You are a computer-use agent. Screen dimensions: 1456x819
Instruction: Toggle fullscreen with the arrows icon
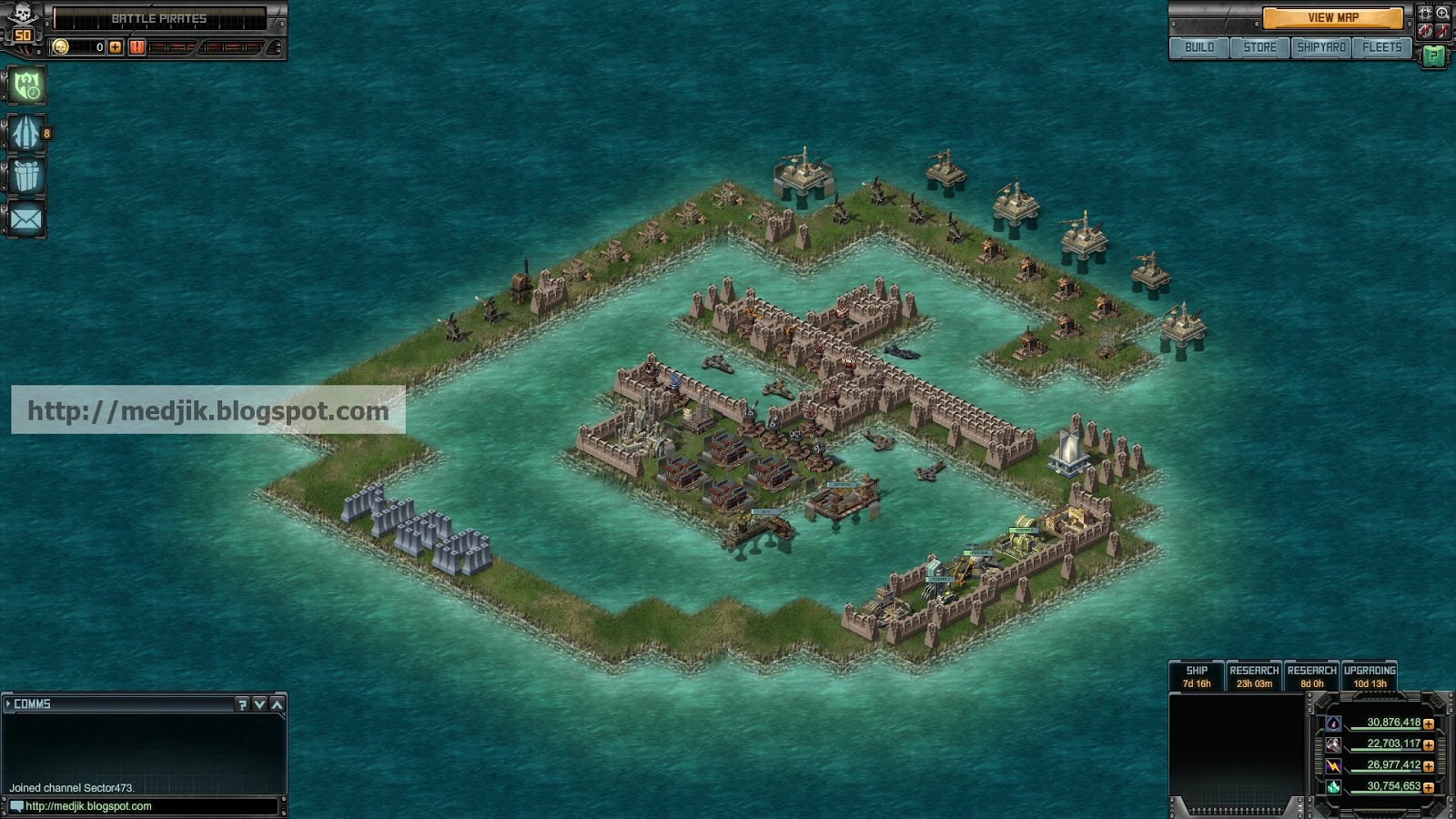click(x=1425, y=14)
